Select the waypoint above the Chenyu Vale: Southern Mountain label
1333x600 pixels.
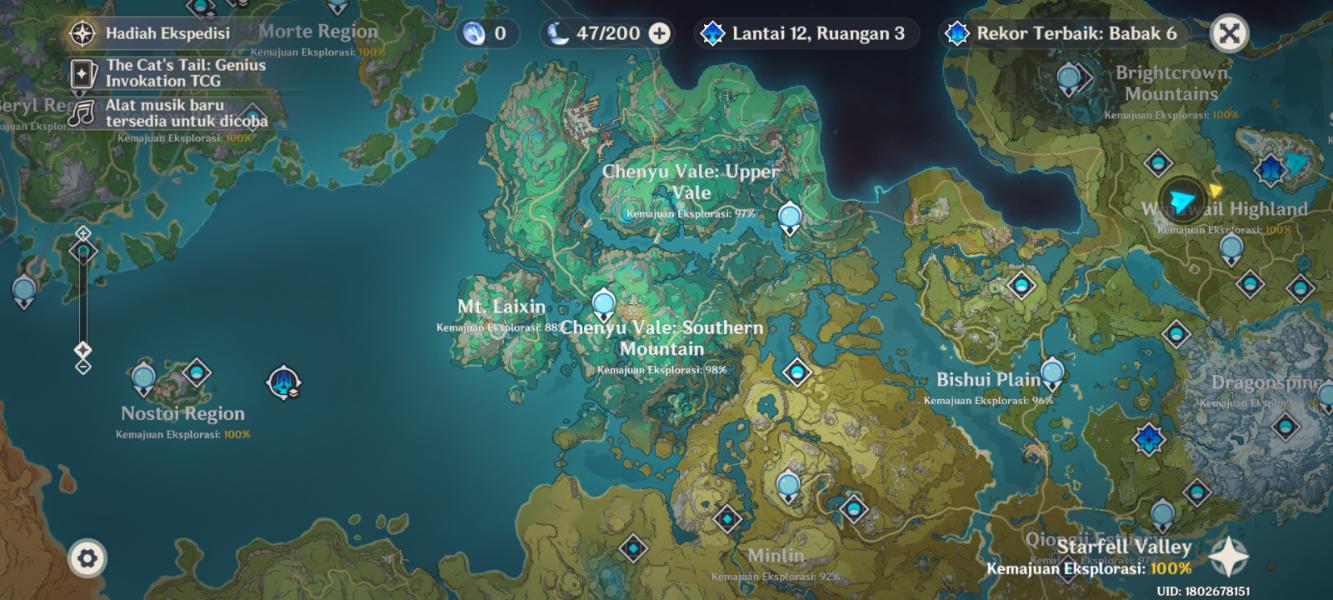(x=603, y=301)
